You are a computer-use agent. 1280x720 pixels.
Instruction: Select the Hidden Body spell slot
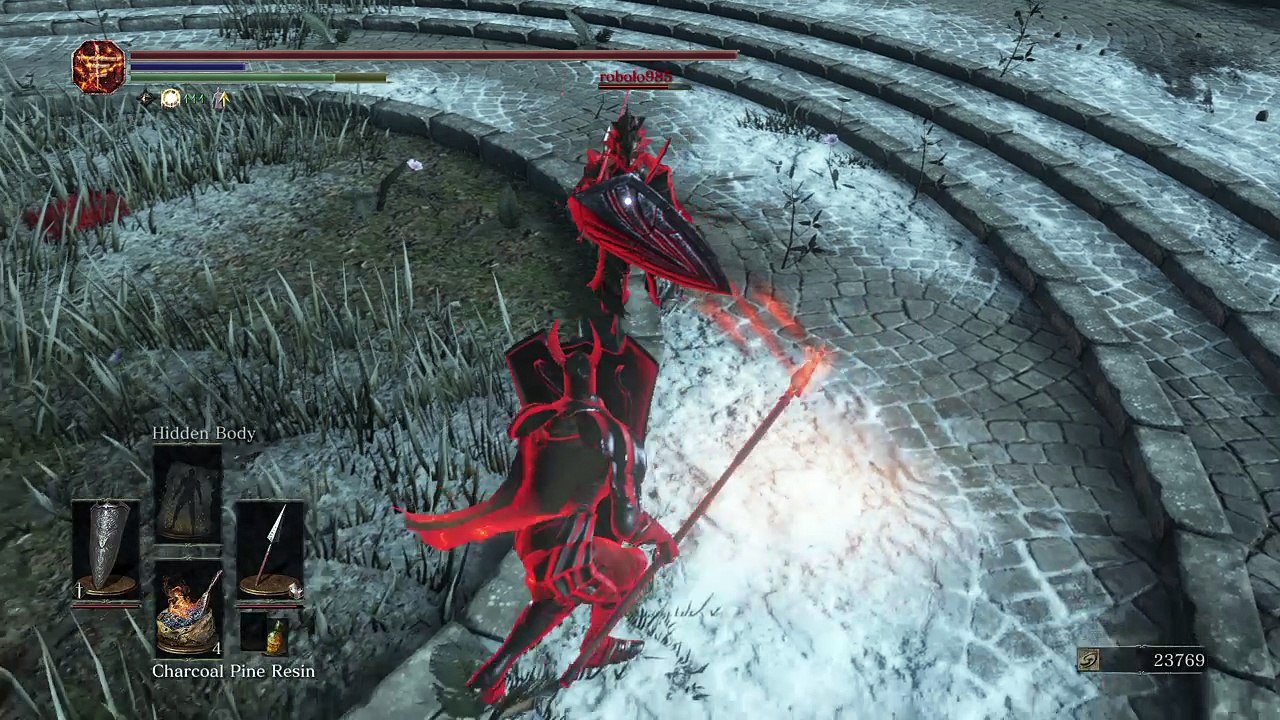click(x=188, y=495)
